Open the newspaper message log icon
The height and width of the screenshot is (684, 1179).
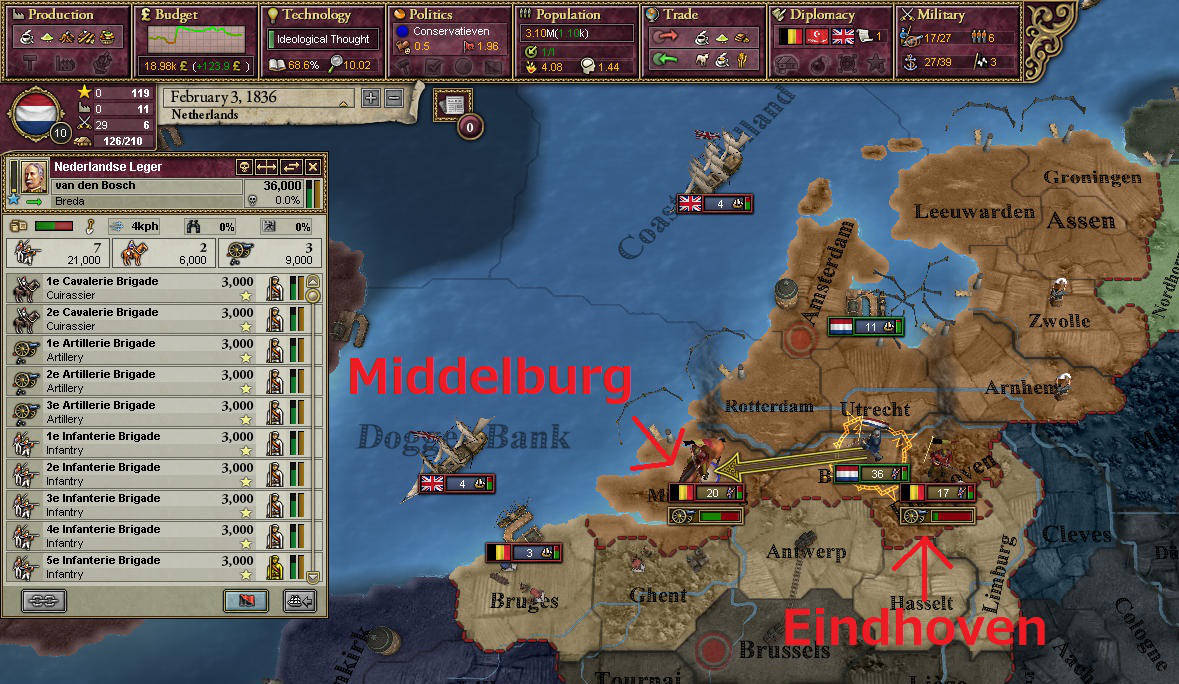pos(452,104)
